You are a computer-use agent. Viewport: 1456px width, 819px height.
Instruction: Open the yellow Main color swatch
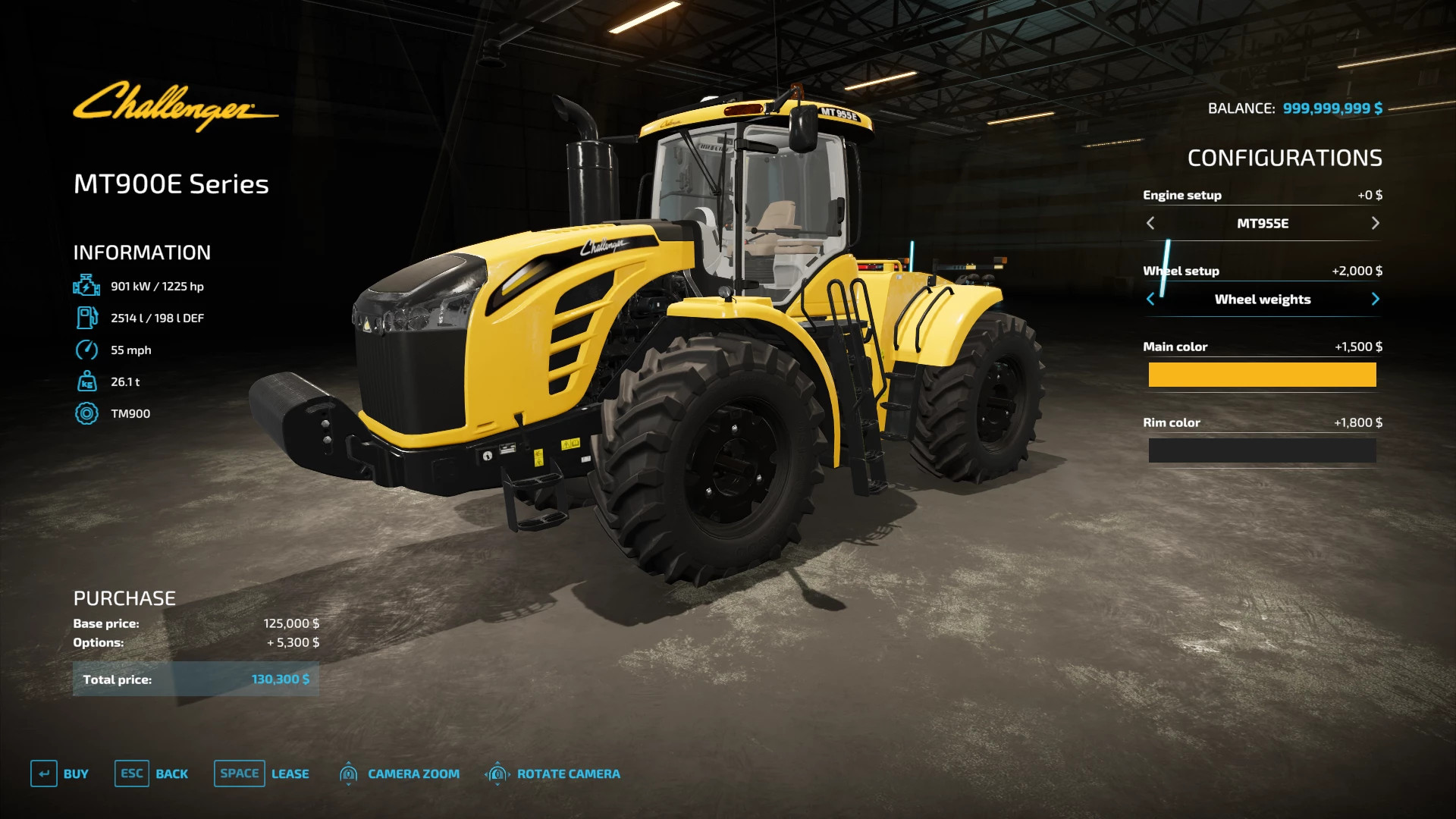click(x=1262, y=375)
